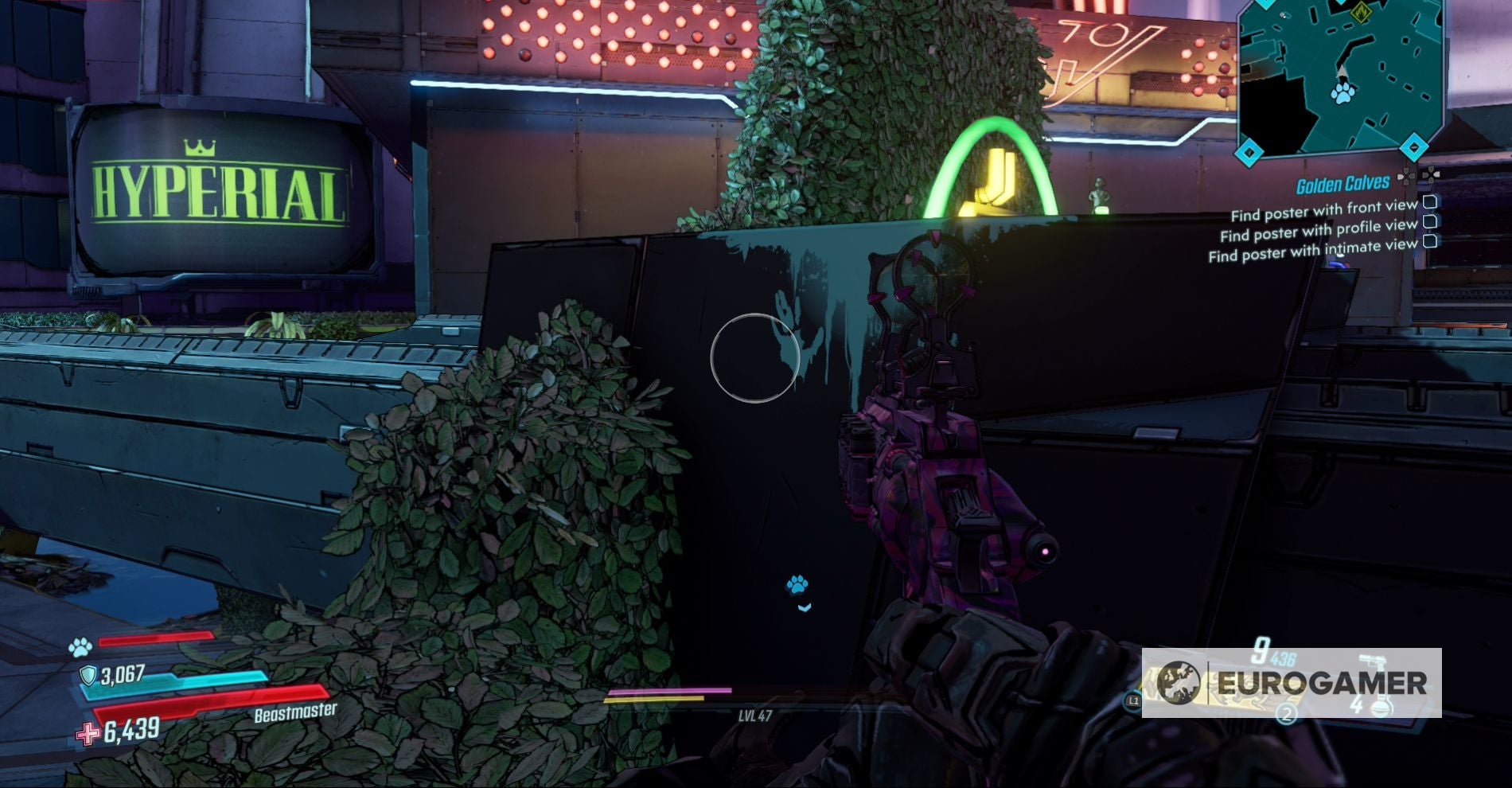The image size is (1512, 788).
Task: Click the bottom-left fast travel diamond on the minimap
Action: (1249, 152)
